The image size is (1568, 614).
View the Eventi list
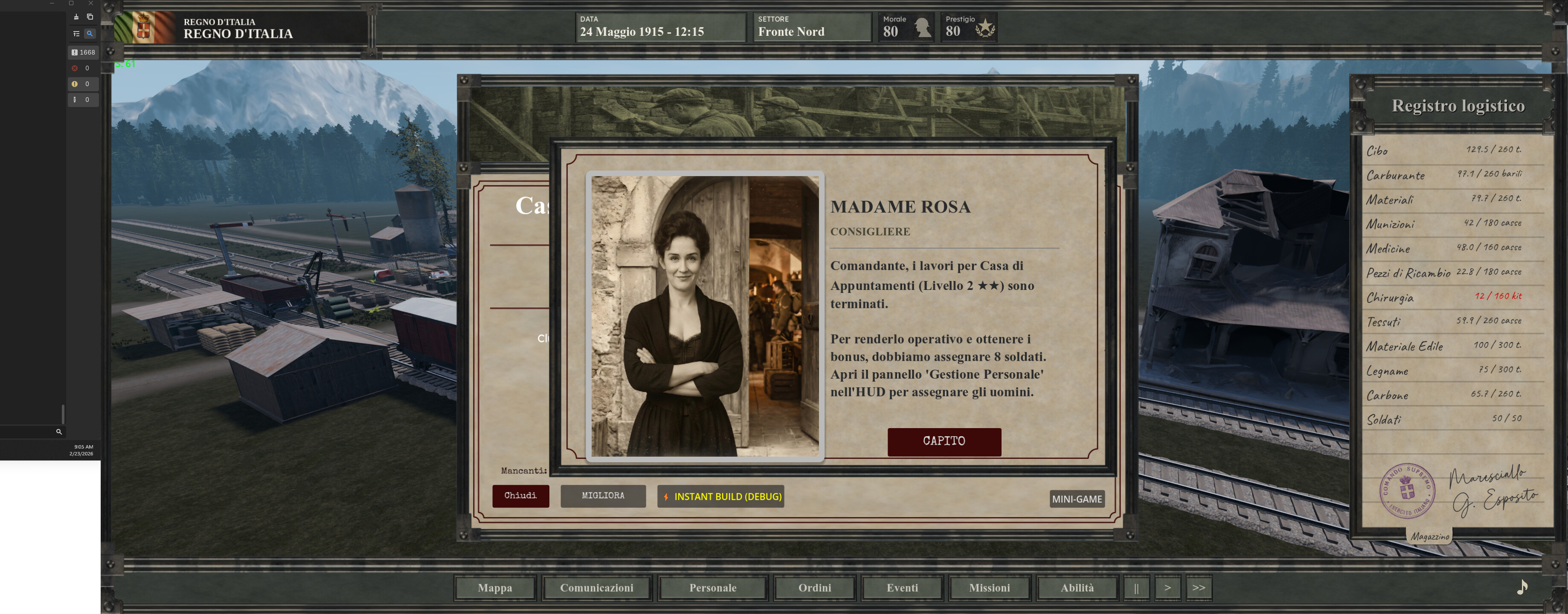pos(902,588)
